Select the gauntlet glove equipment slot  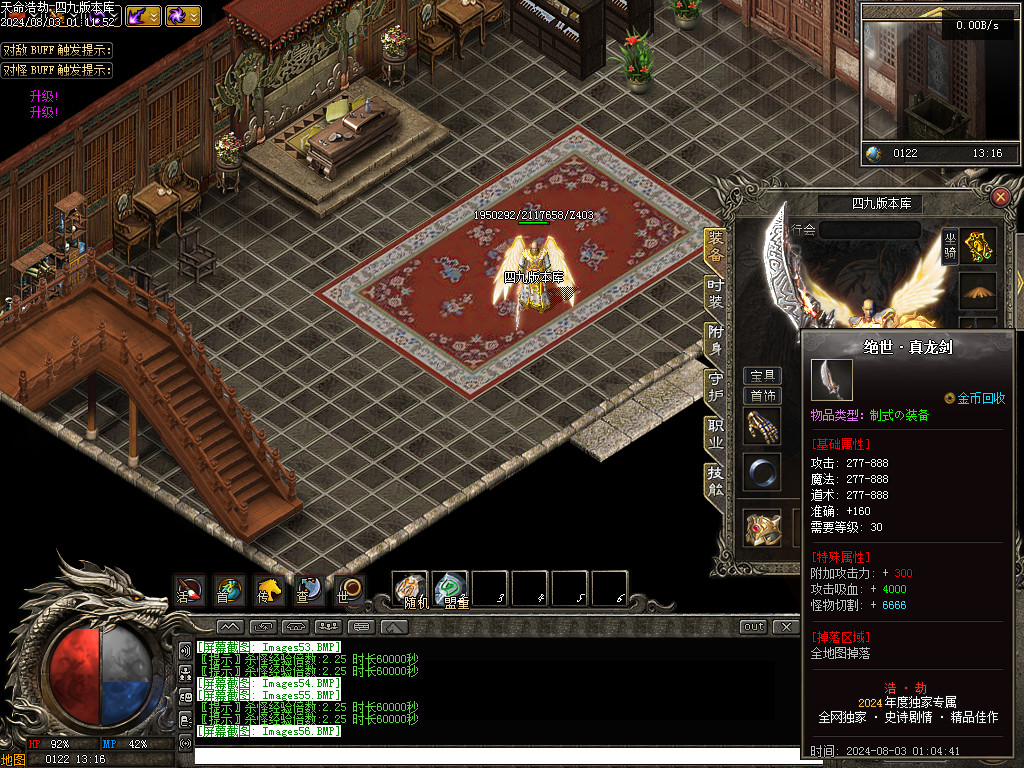point(762,427)
